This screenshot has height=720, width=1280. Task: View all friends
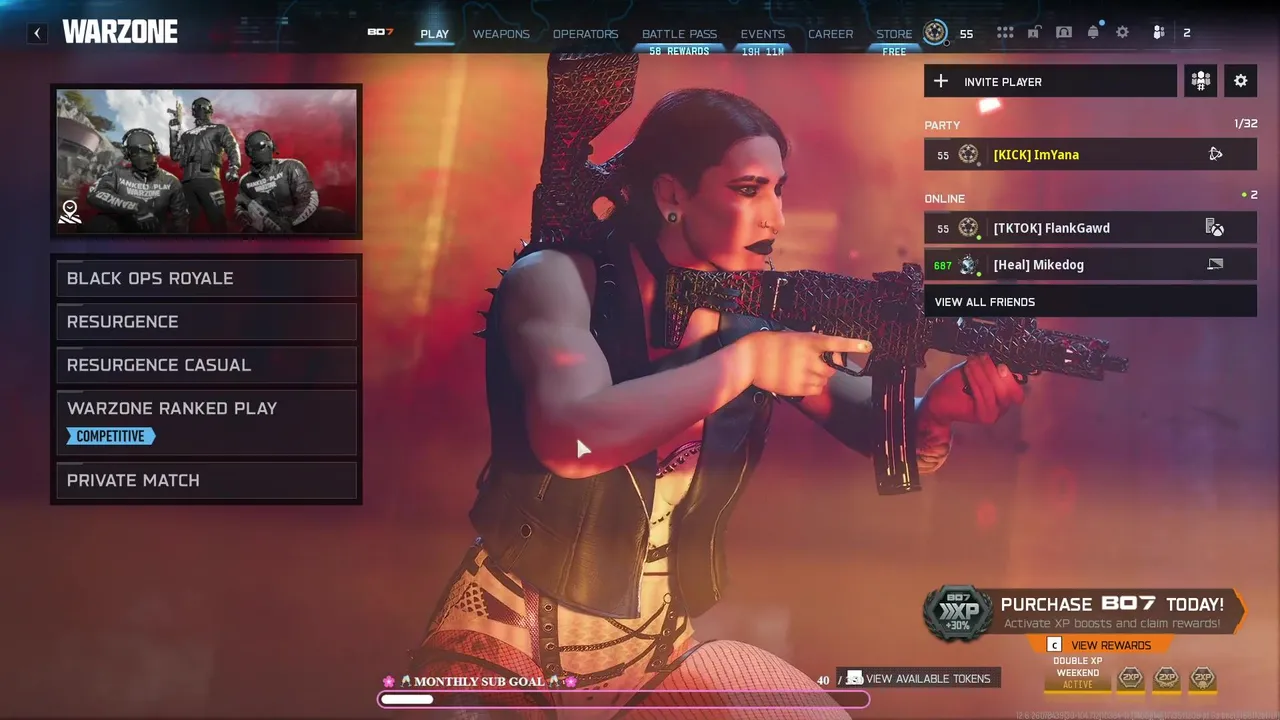(1090, 302)
